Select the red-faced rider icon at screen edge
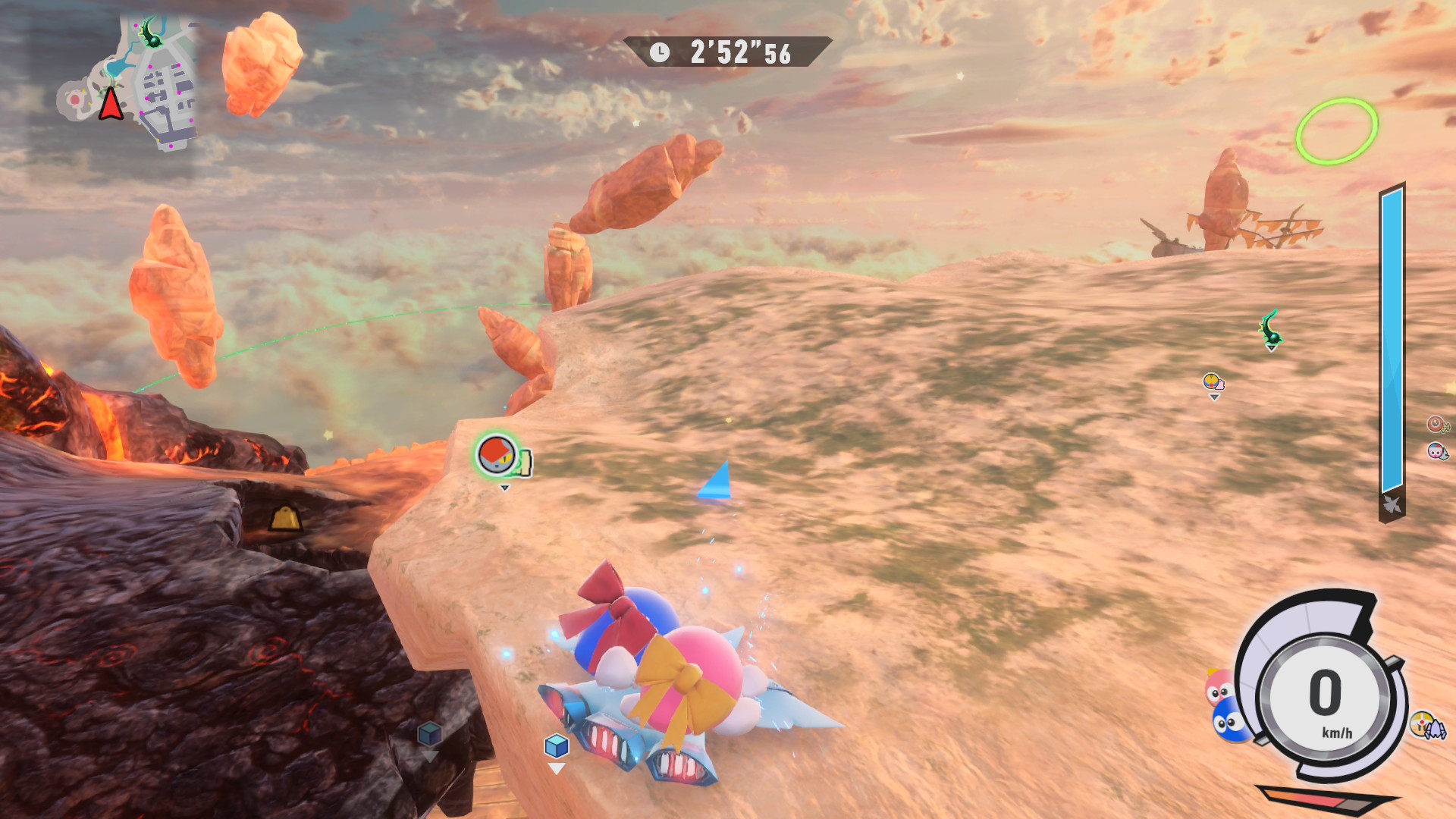 (1436, 425)
